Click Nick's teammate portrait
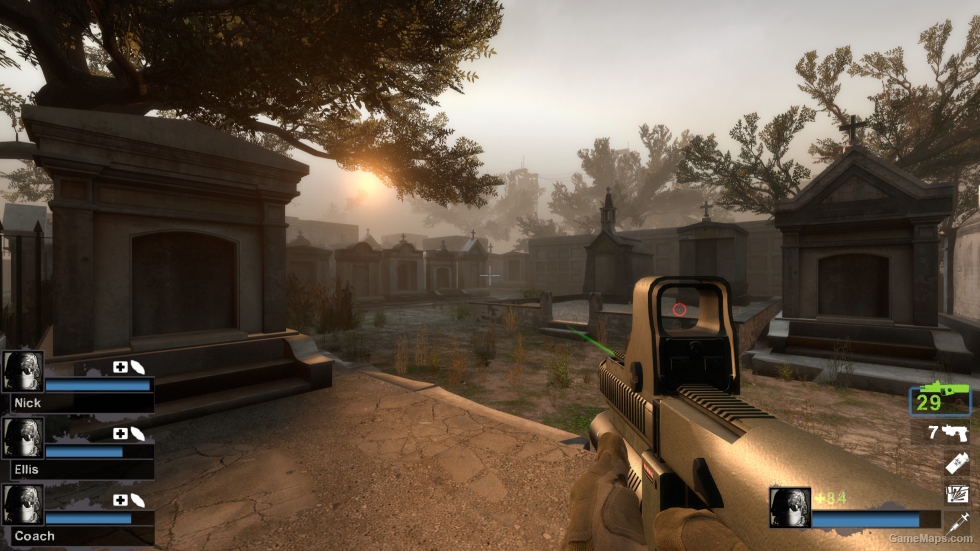Screen dimensions: 980x551 (x=22, y=371)
